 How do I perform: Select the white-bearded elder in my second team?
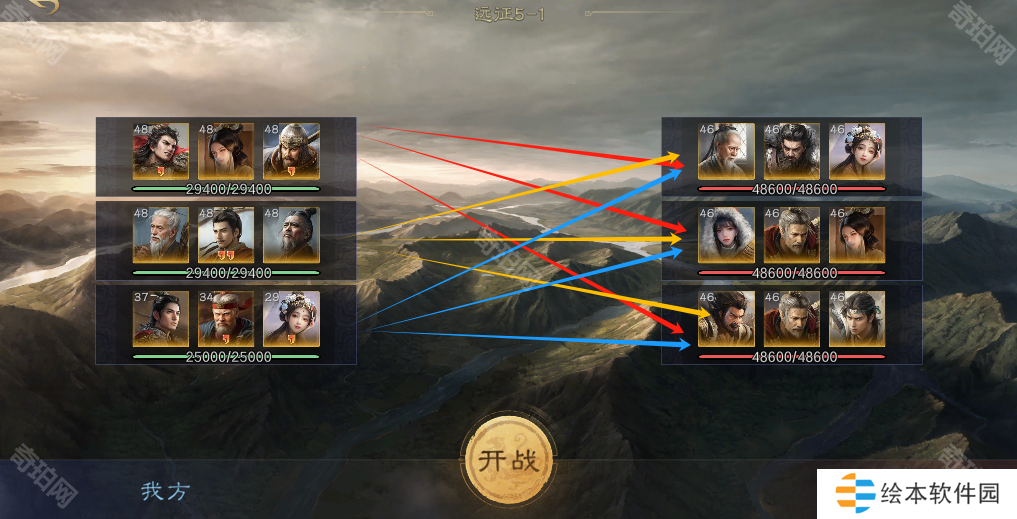pyautogui.click(x=161, y=235)
